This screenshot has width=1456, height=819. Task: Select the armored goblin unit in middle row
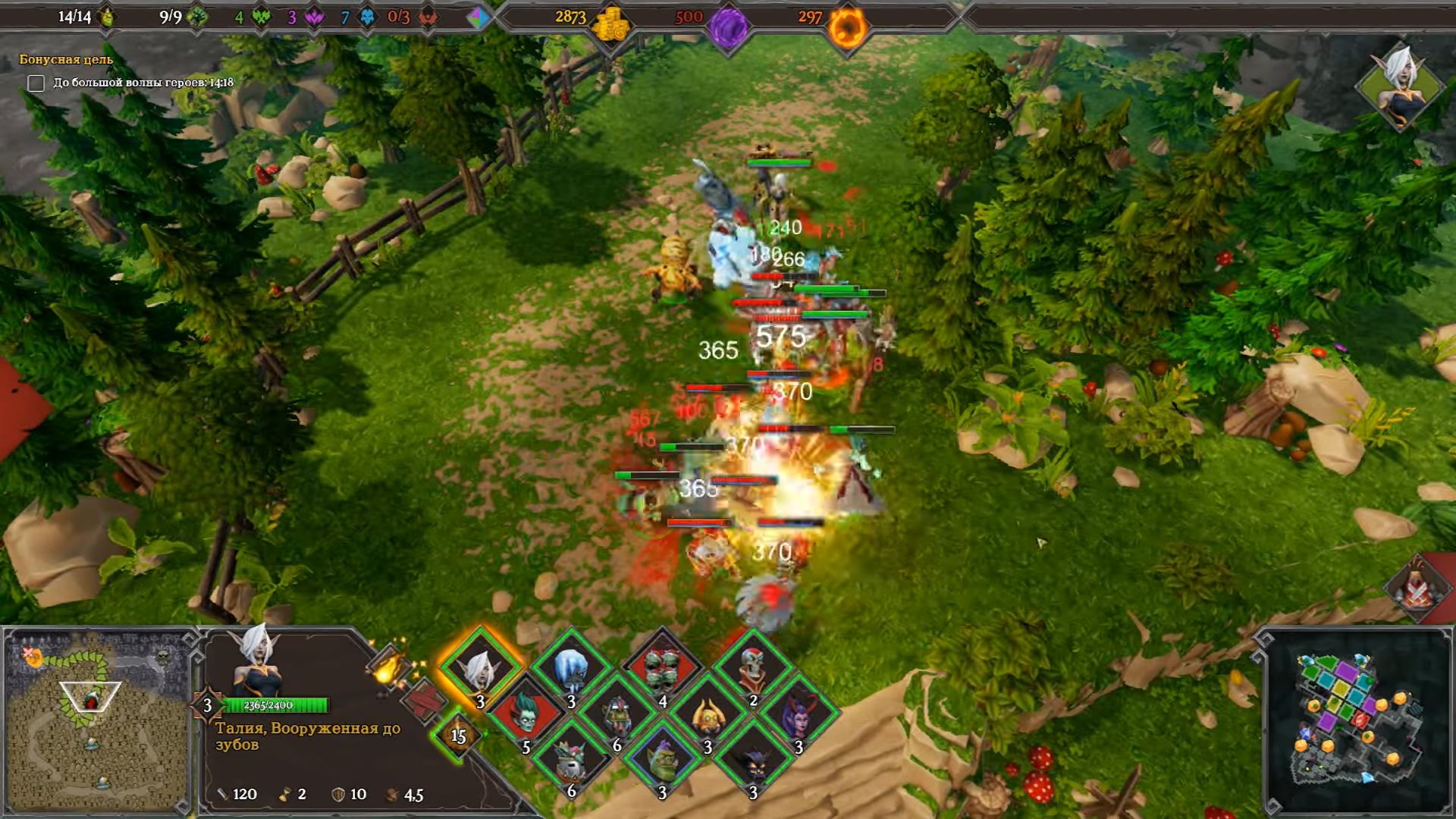[x=617, y=715]
